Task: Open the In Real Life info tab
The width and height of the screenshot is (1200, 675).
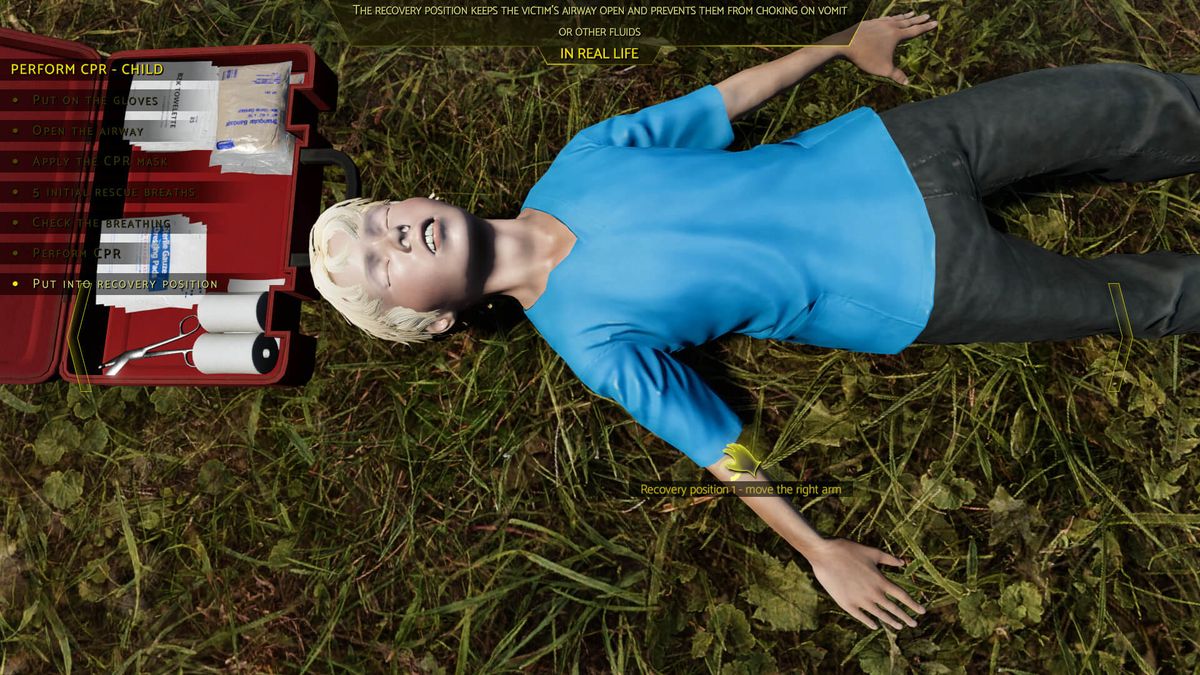Action: tap(599, 53)
